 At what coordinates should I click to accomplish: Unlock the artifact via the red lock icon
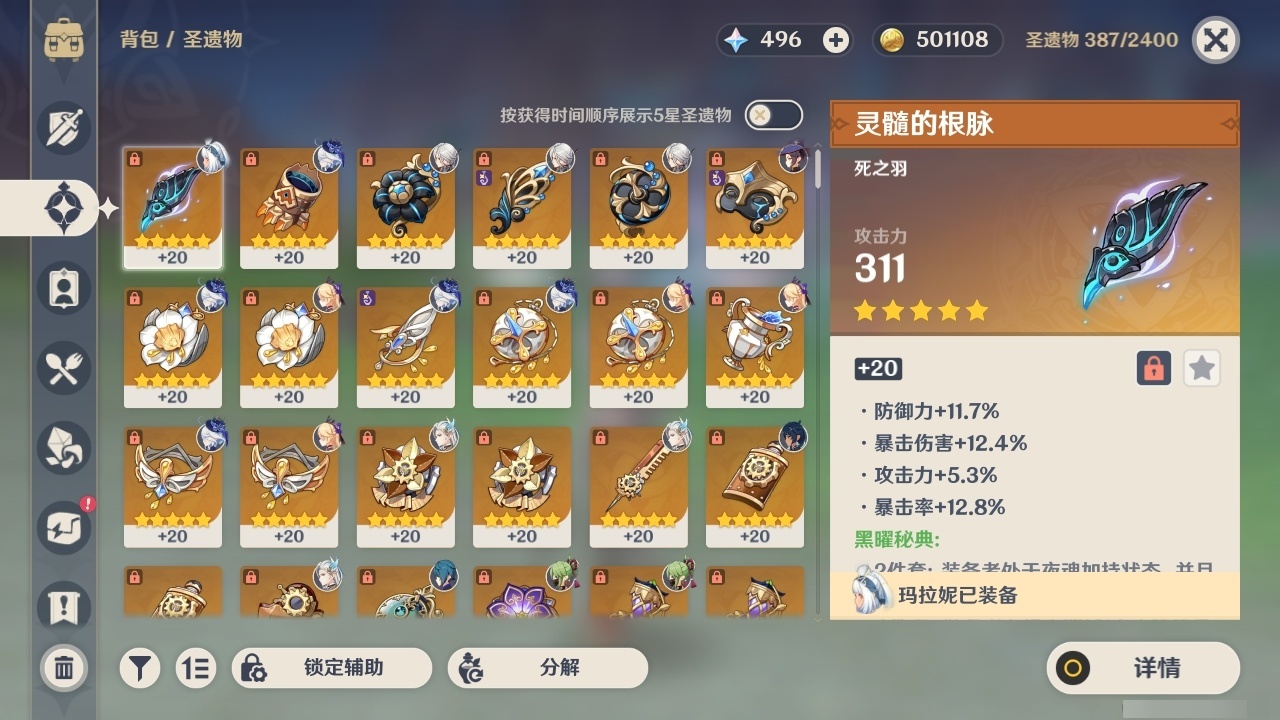click(x=1152, y=368)
